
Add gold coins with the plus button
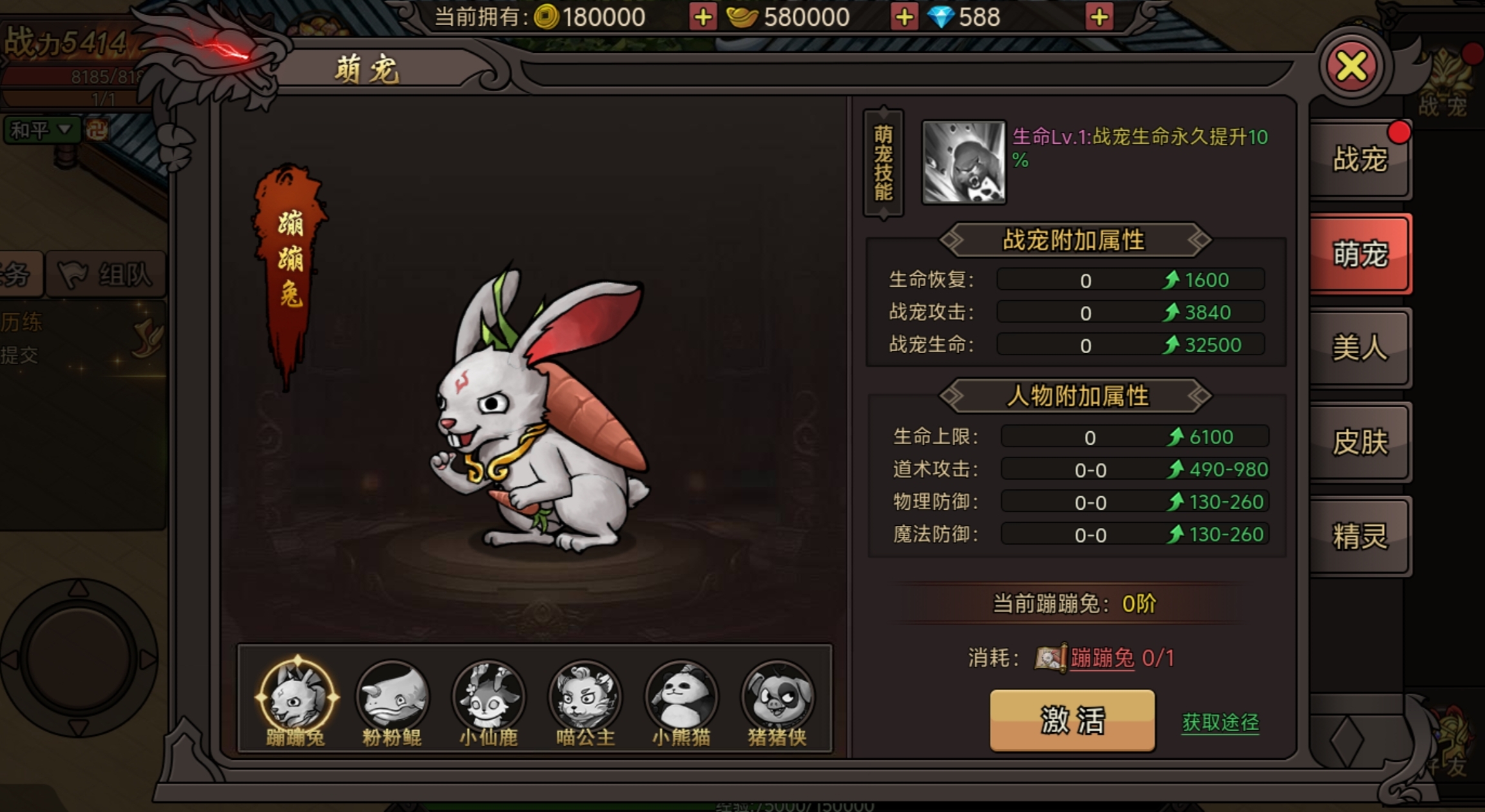pos(704,17)
